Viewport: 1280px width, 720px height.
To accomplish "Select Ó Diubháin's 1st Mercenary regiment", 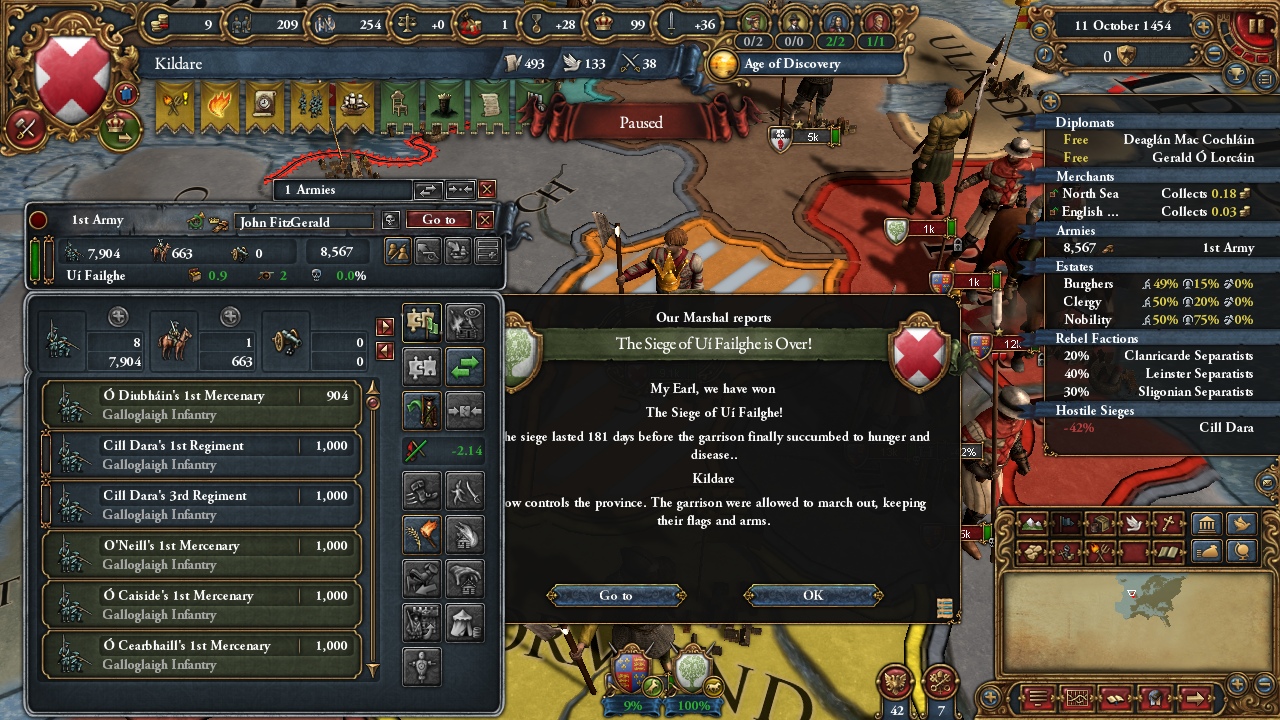I will click(201, 405).
